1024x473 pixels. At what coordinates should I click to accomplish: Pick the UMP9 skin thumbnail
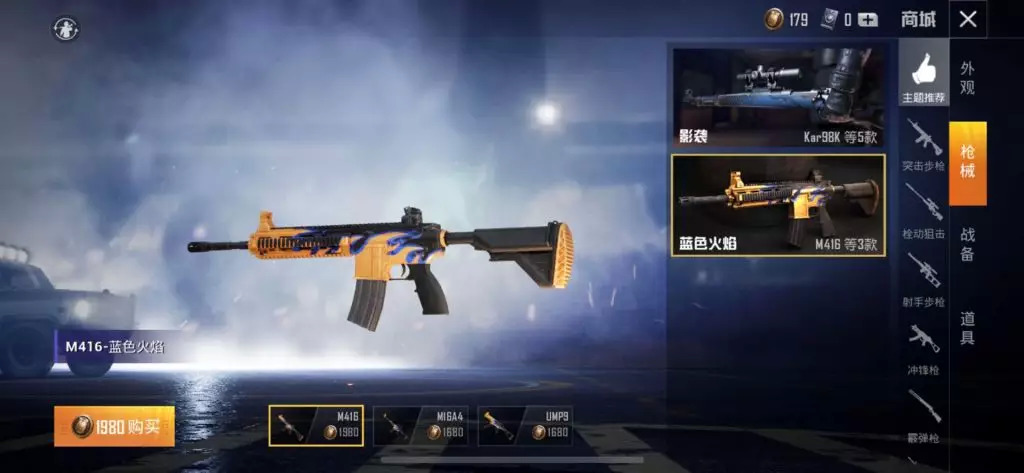[524, 425]
